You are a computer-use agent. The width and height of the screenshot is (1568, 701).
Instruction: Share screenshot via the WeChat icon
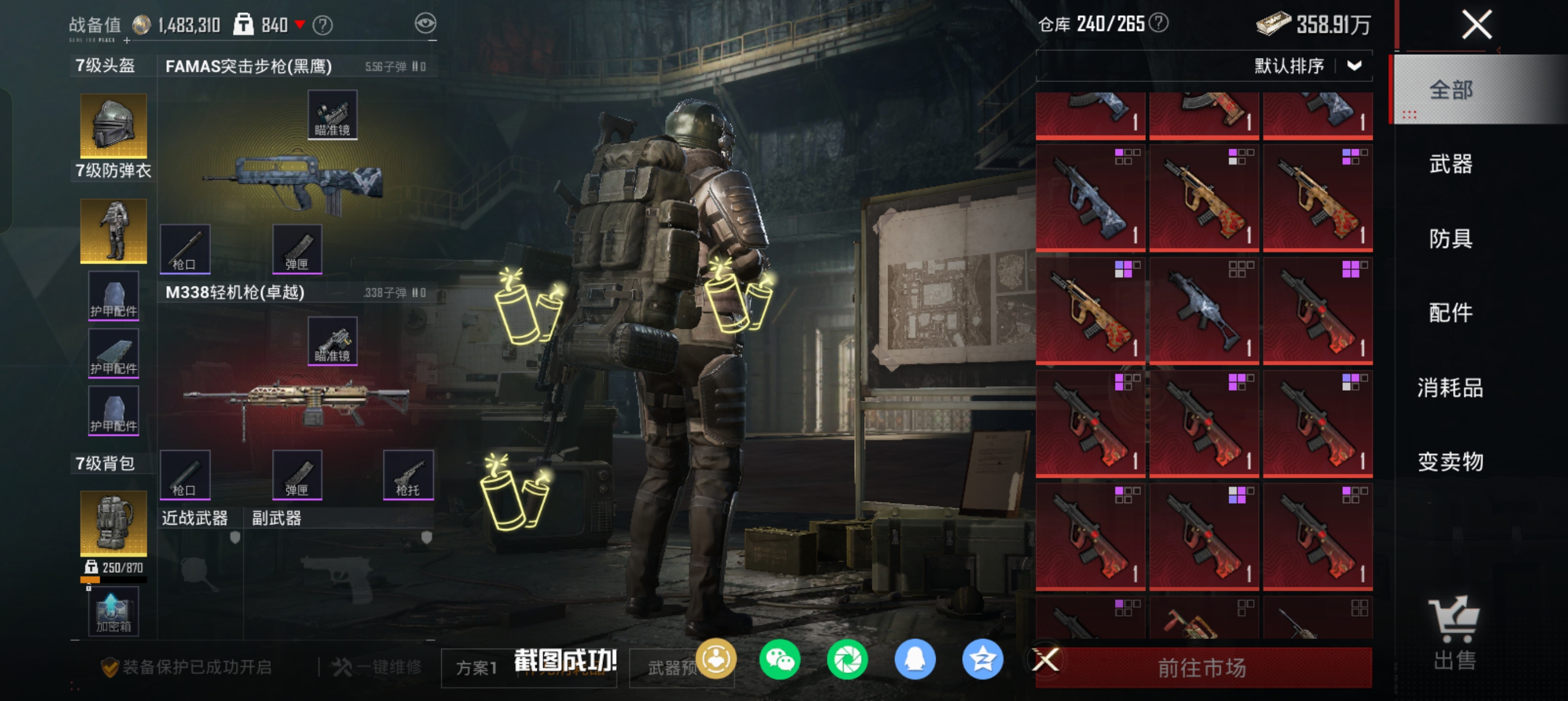tap(779, 660)
